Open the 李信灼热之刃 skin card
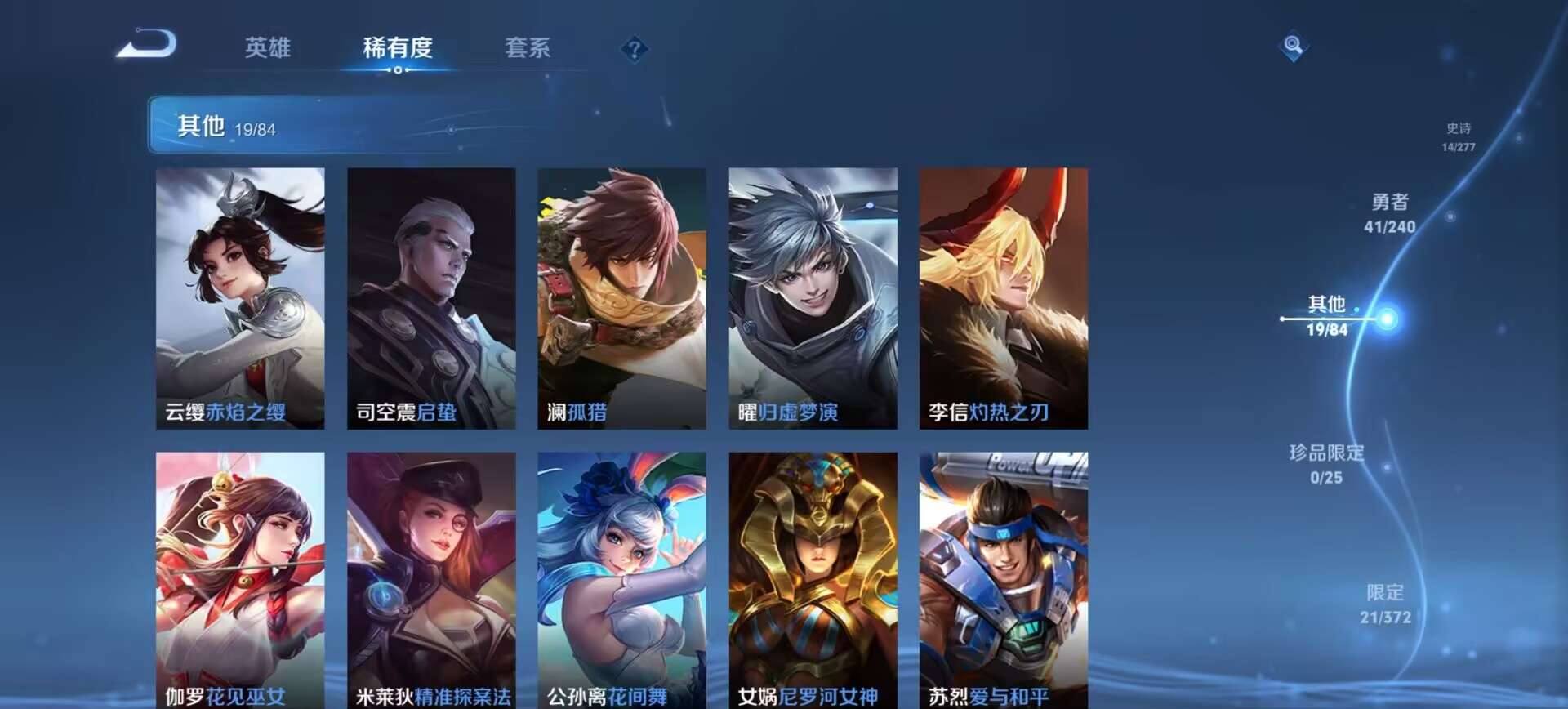The height and width of the screenshot is (709, 1568). [x=1003, y=294]
